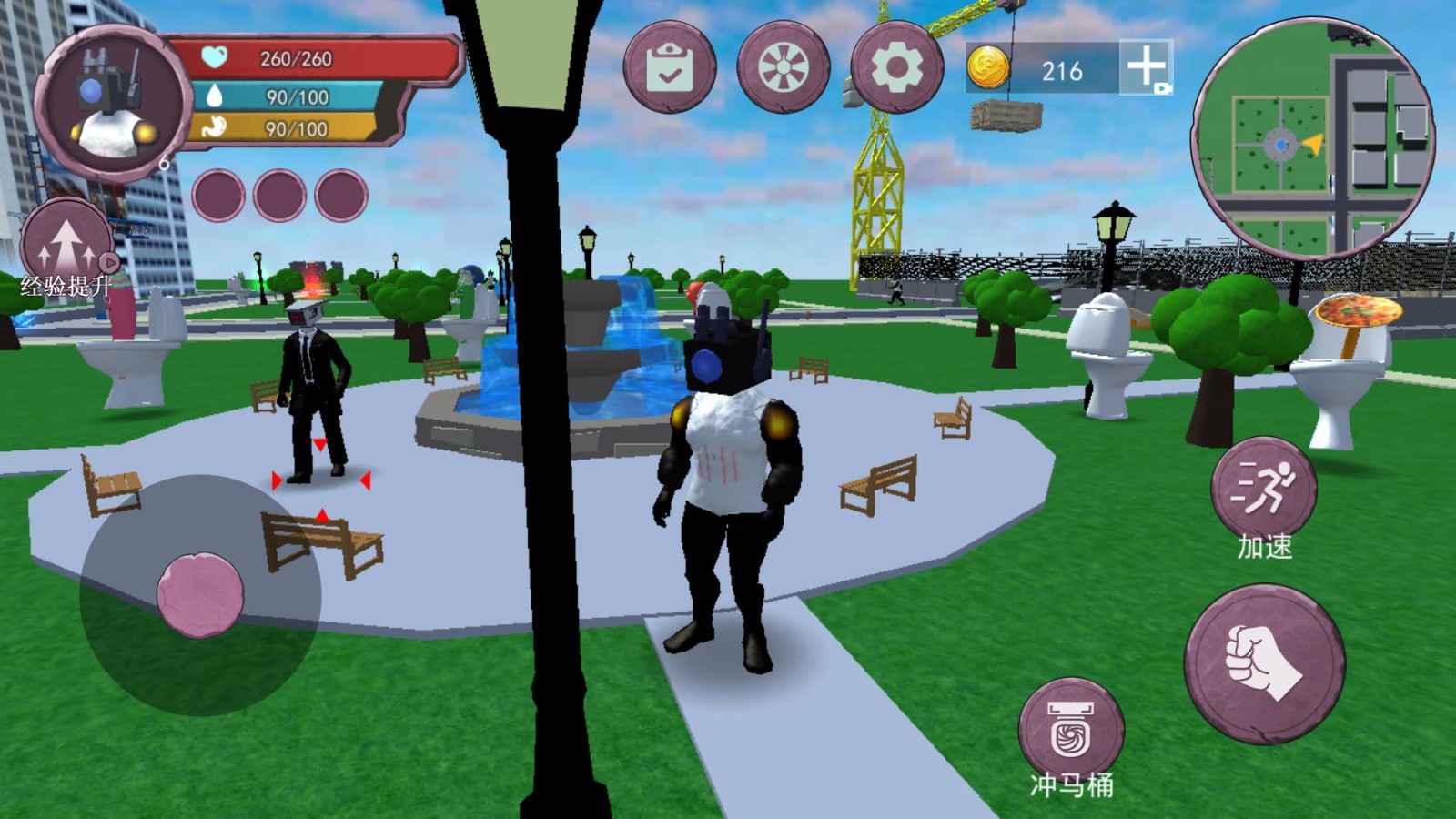
Task: Open the player character portrait
Action: pos(111,106)
